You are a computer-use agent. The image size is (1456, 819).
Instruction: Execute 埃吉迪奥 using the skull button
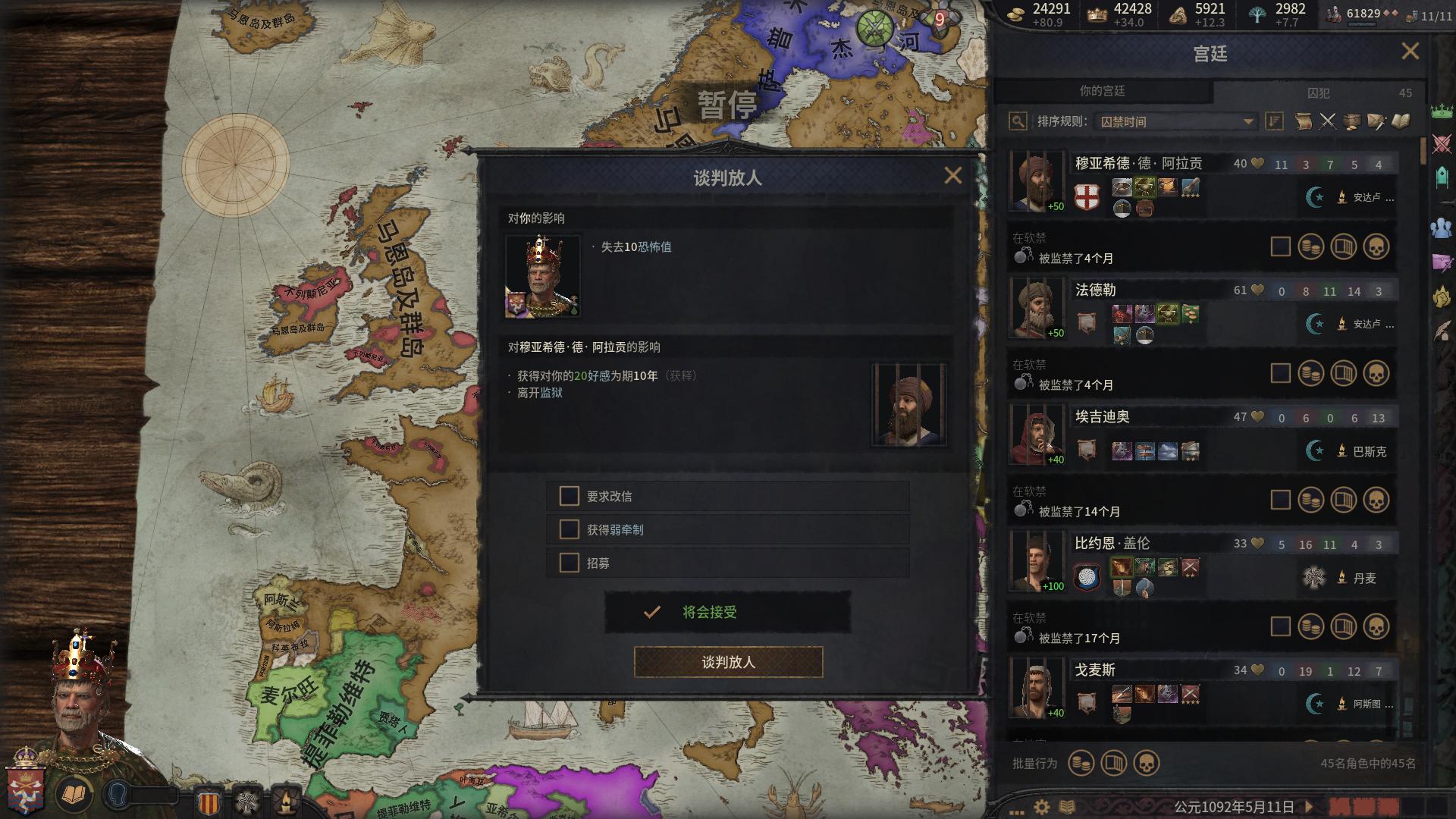click(x=1376, y=500)
